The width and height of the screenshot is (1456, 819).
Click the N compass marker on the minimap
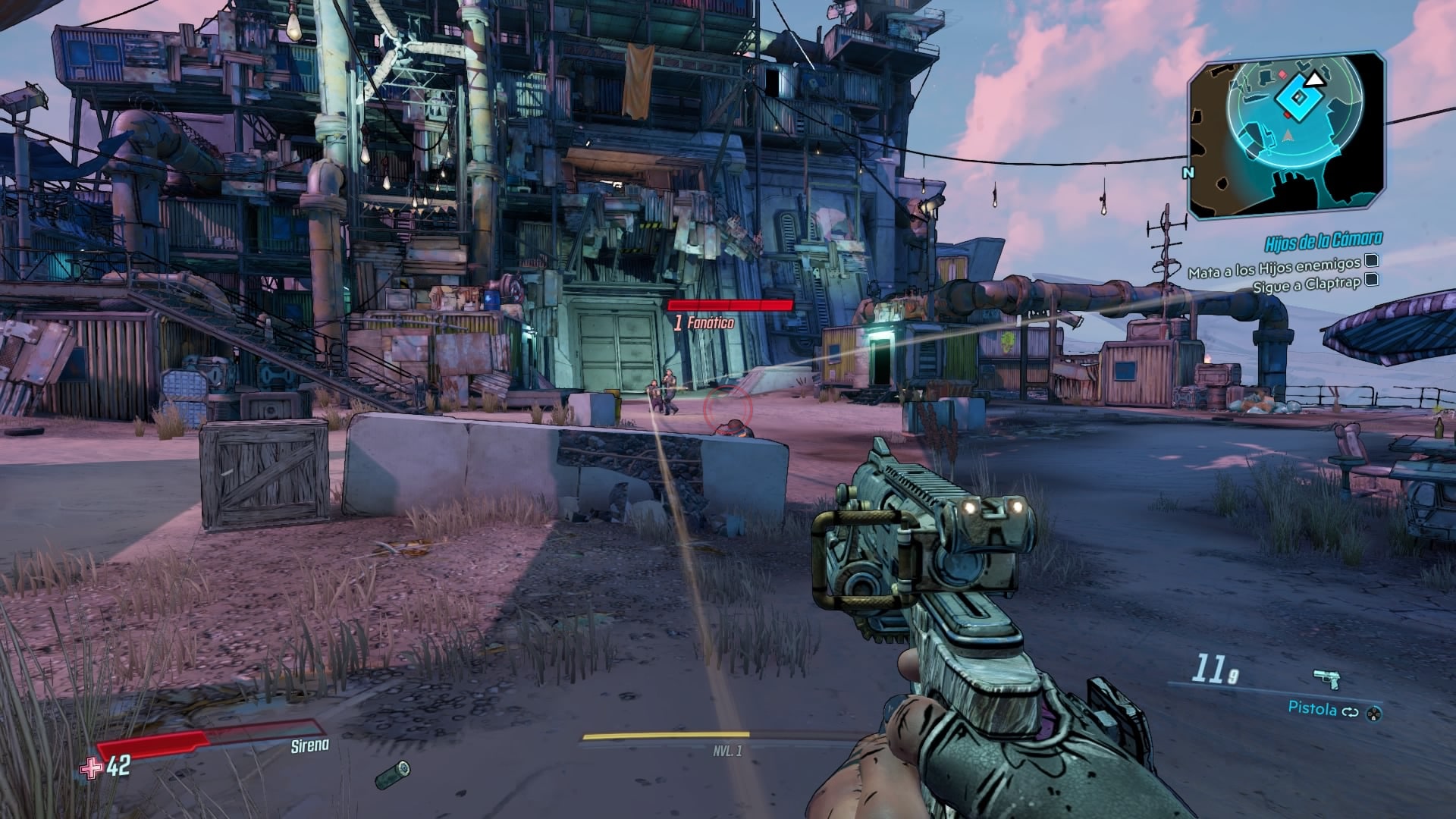pos(1190,172)
